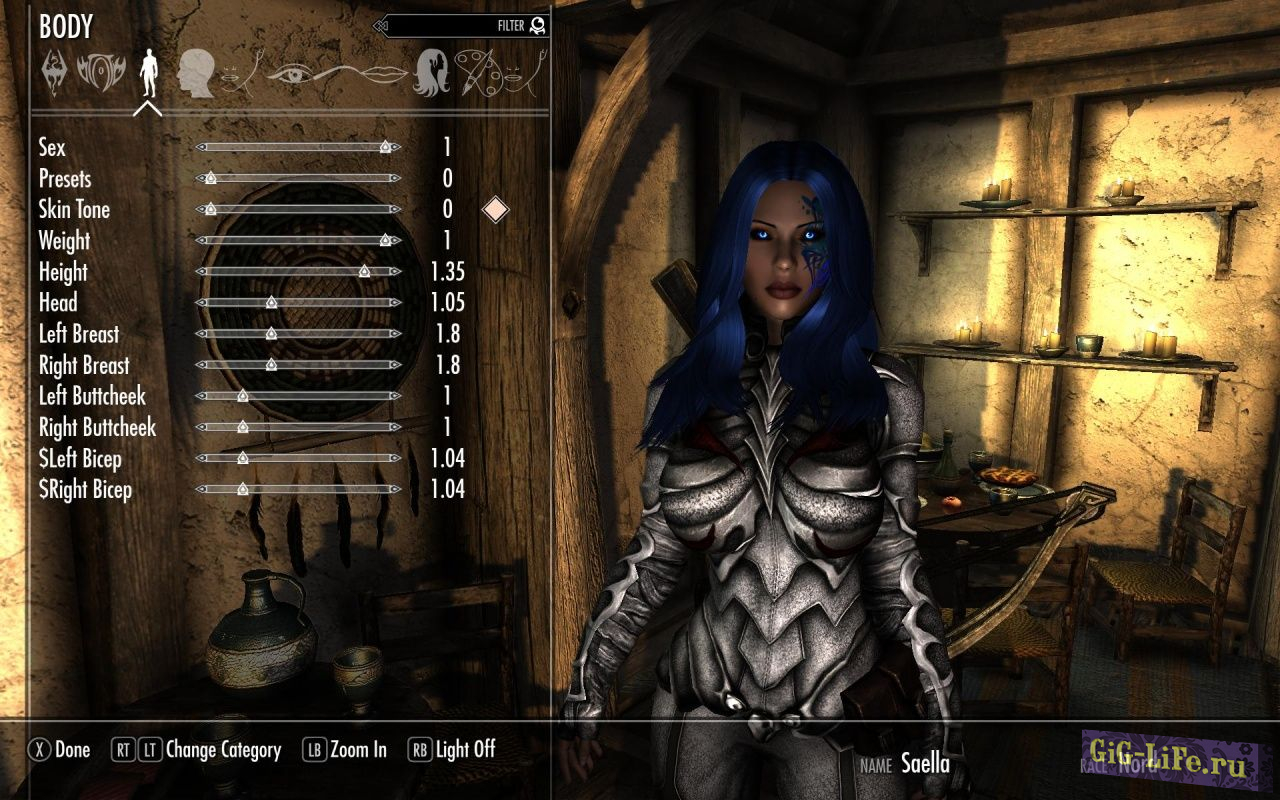
Task: Adjust the SRight Bicep slider
Action: pyautogui.click(x=298, y=489)
